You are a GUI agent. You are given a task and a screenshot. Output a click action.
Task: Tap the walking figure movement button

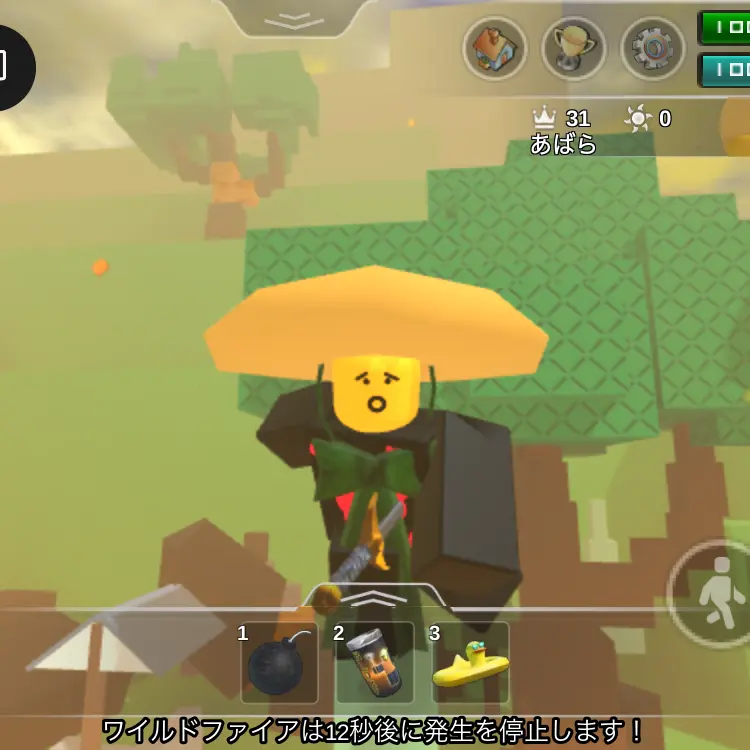coord(714,597)
